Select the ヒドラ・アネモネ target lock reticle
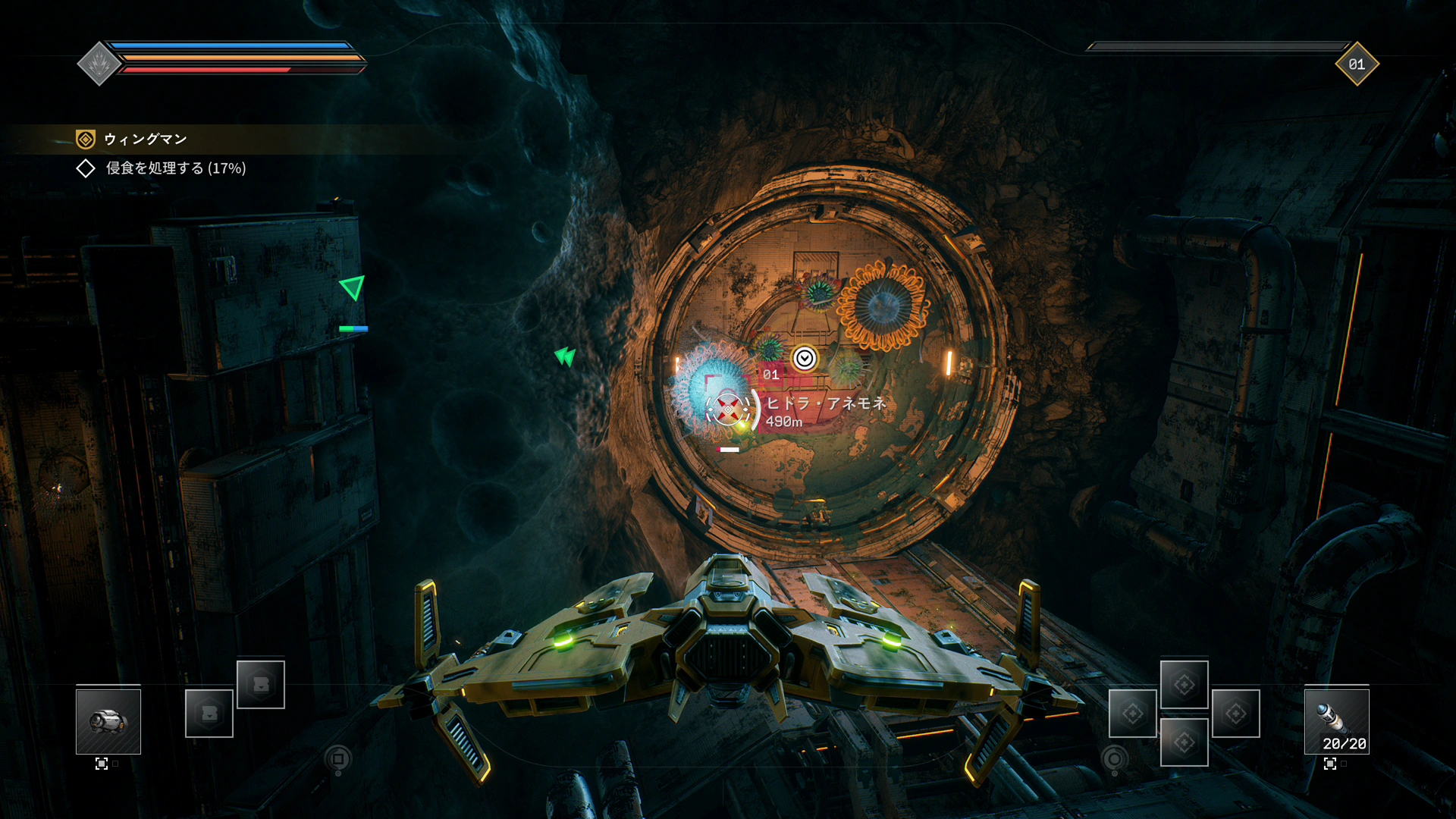 click(728, 409)
